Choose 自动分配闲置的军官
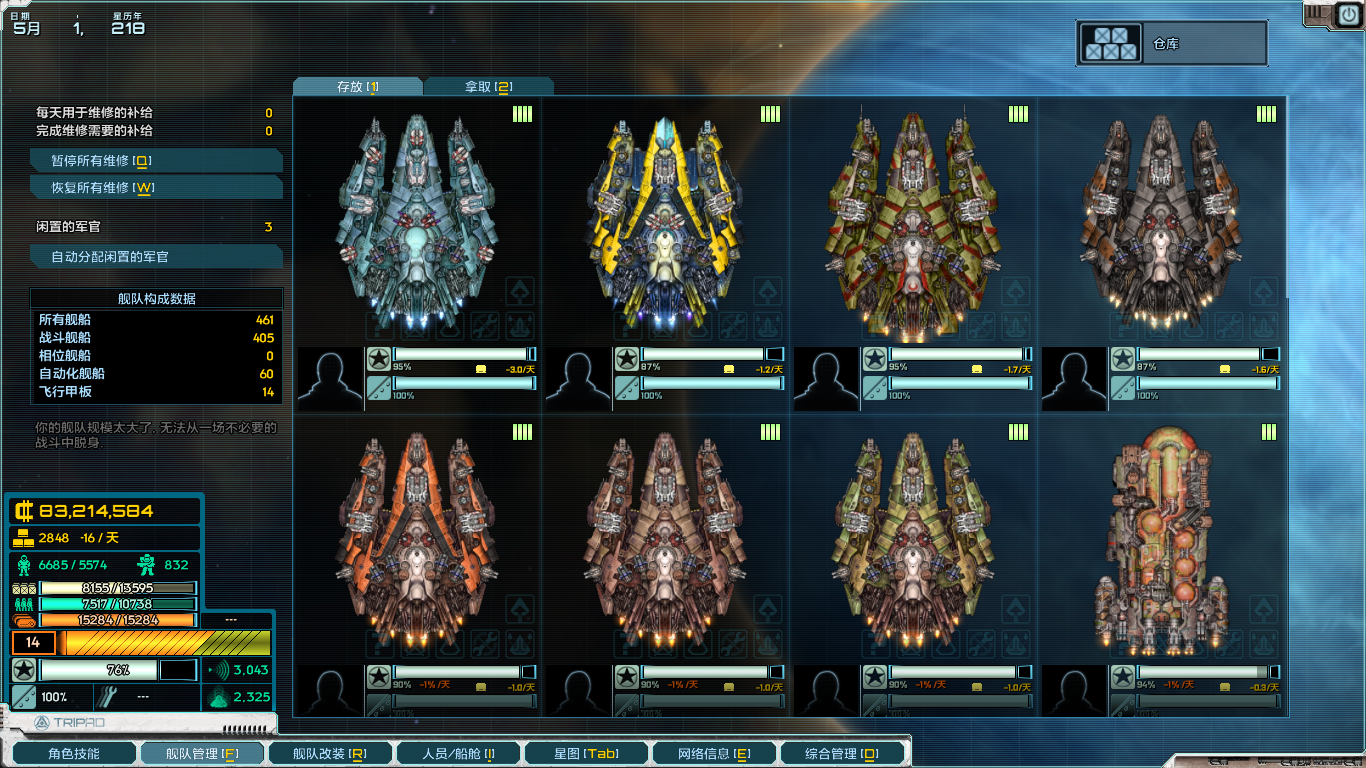This screenshot has width=1366, height=768. click(156, 257)
